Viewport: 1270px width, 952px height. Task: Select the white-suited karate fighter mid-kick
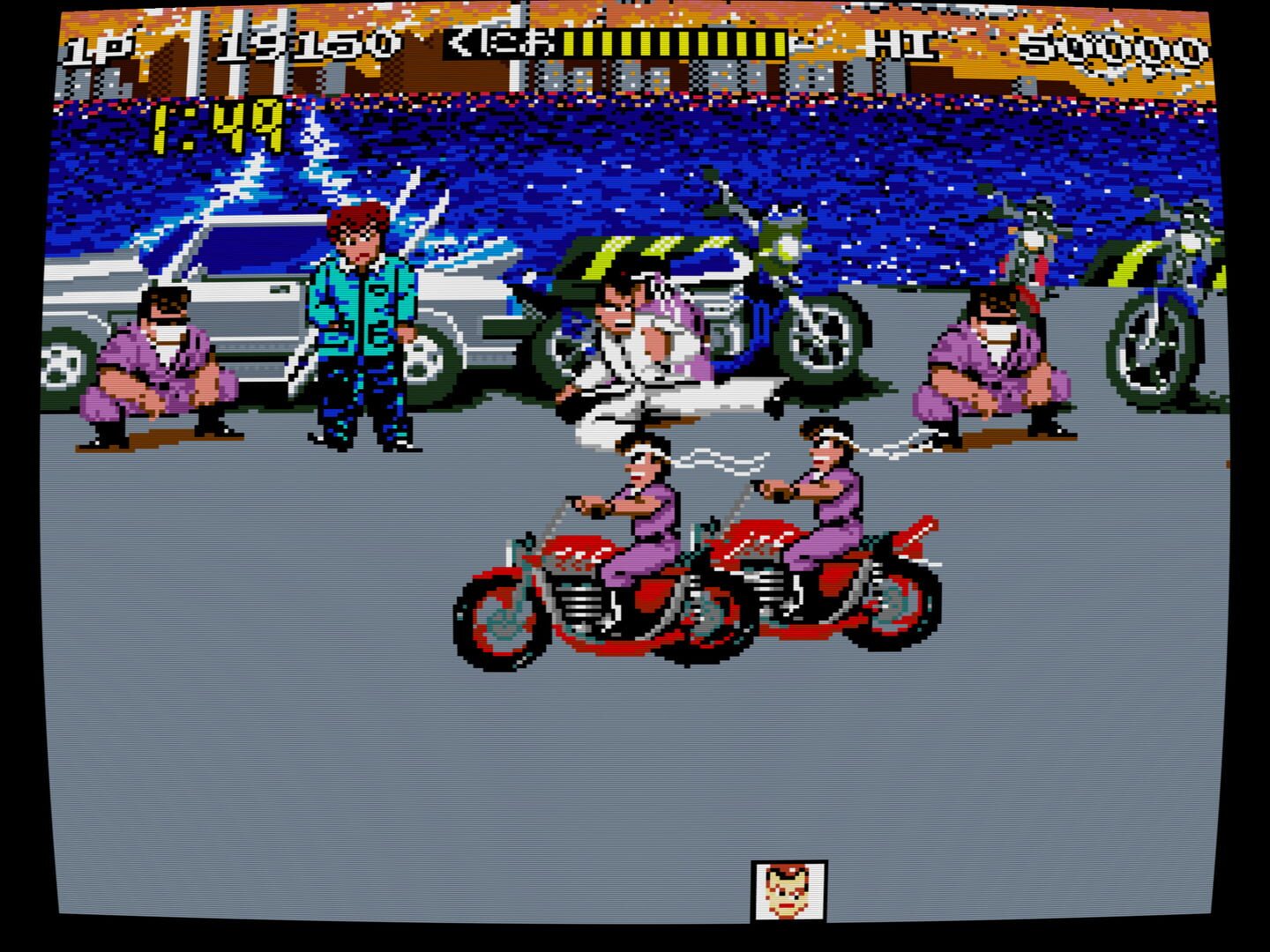pos(653,344)
